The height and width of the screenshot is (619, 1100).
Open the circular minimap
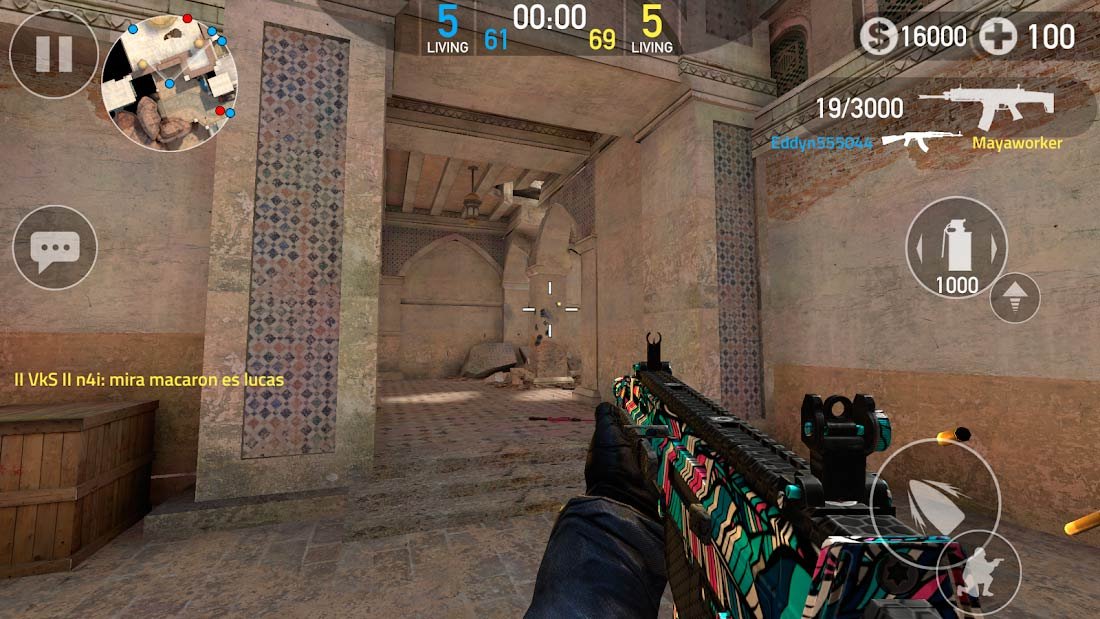[x=170, y=82]
